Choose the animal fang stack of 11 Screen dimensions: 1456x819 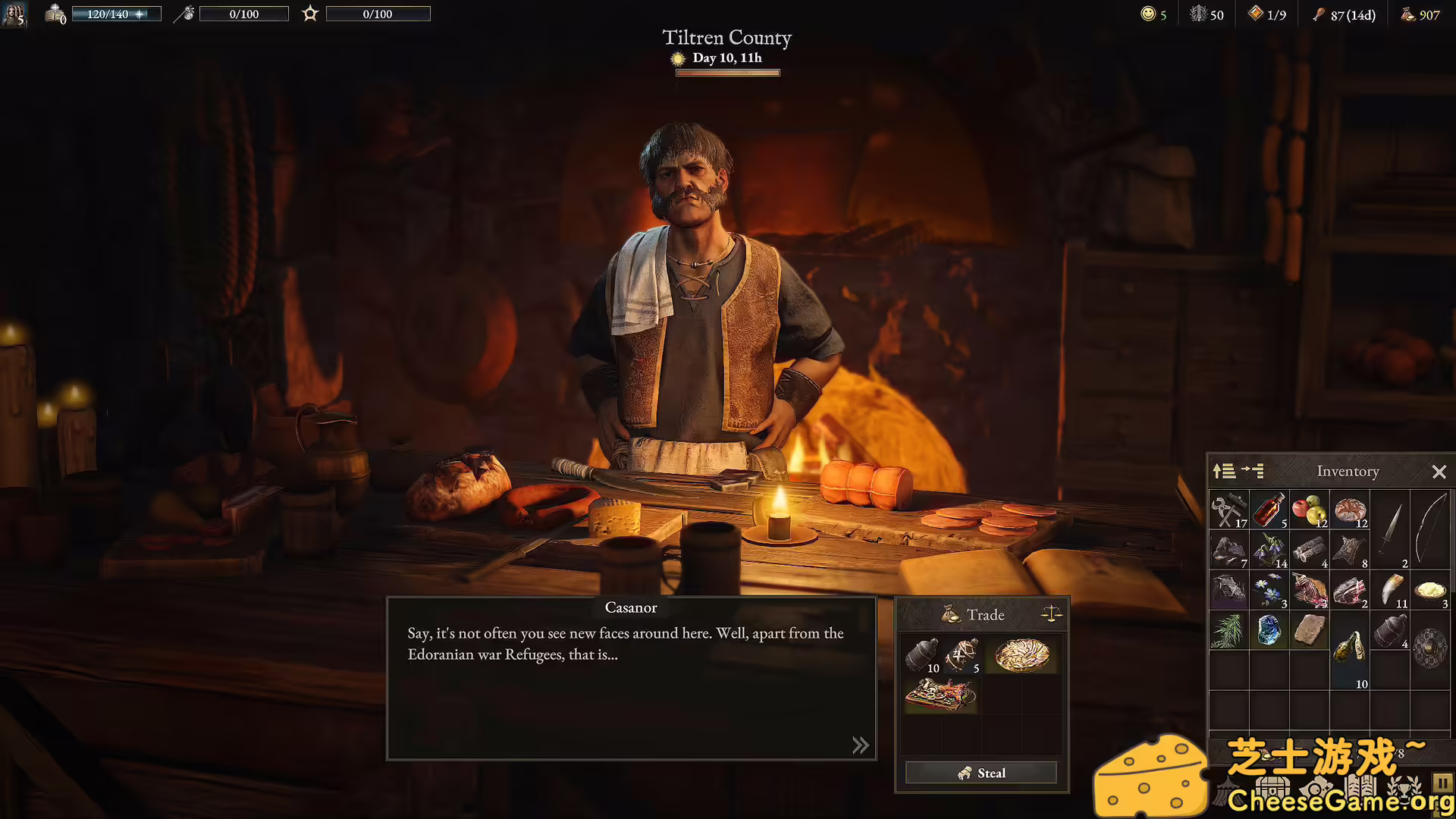[x=1390, y=589]
